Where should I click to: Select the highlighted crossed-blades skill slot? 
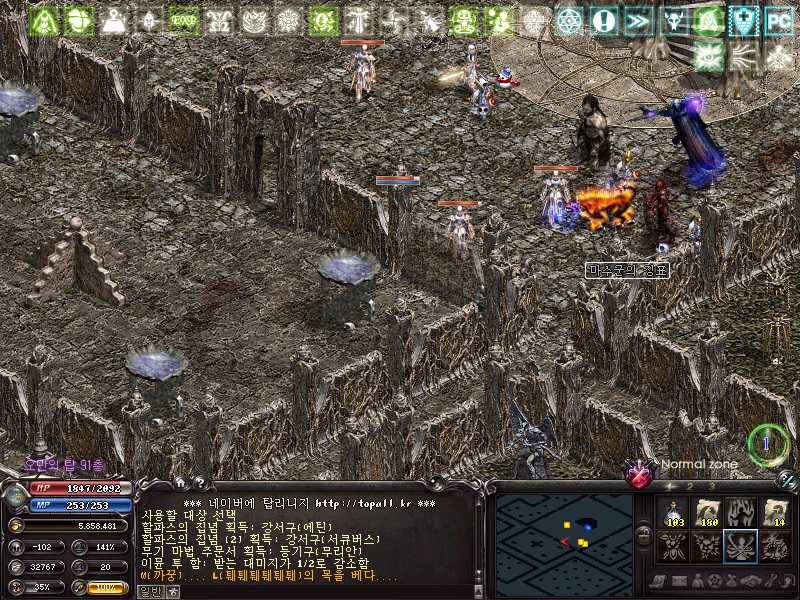pyautogui.click(x=740, y=546)
